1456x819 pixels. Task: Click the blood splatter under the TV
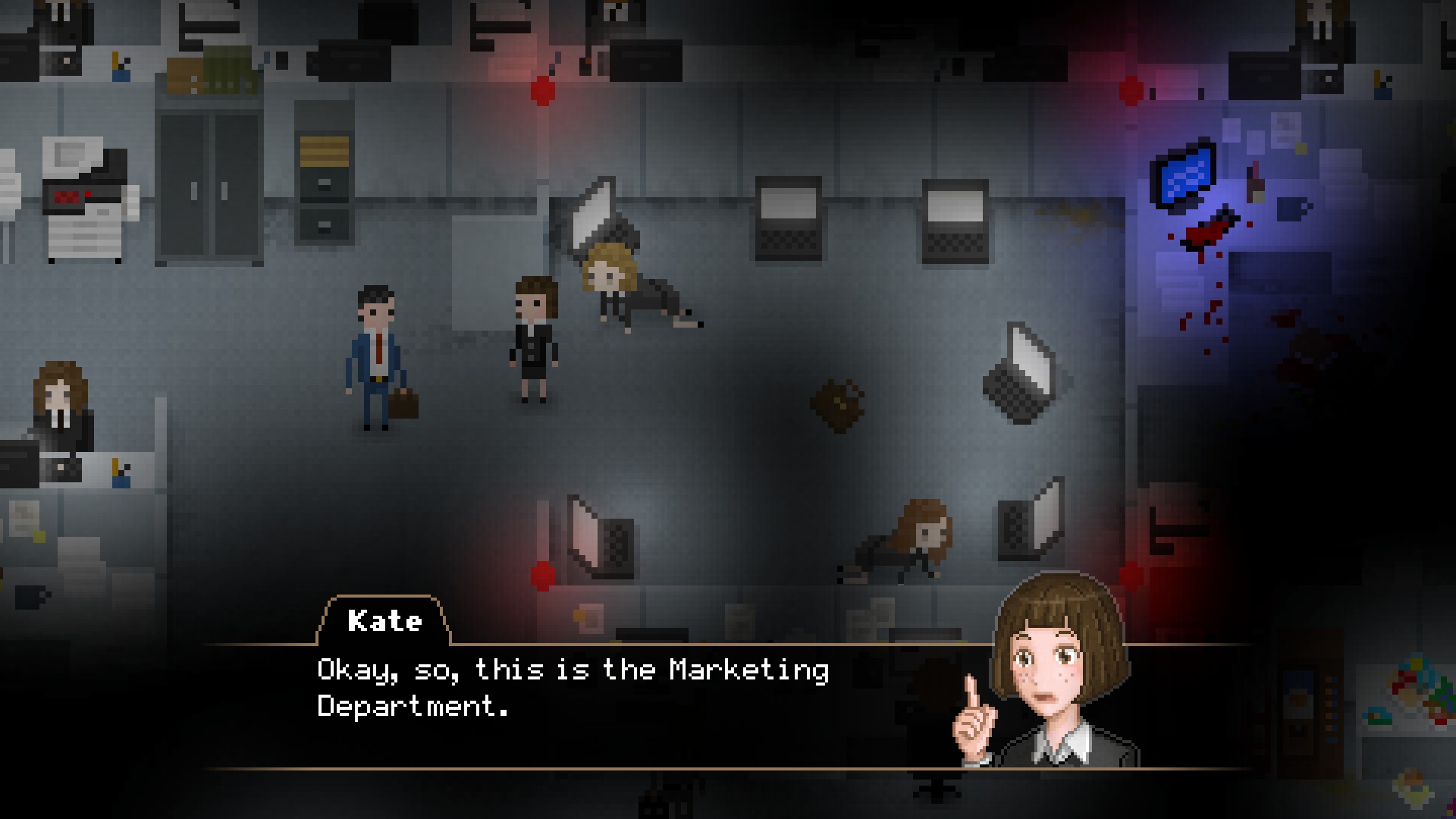tap(1206, 234)
